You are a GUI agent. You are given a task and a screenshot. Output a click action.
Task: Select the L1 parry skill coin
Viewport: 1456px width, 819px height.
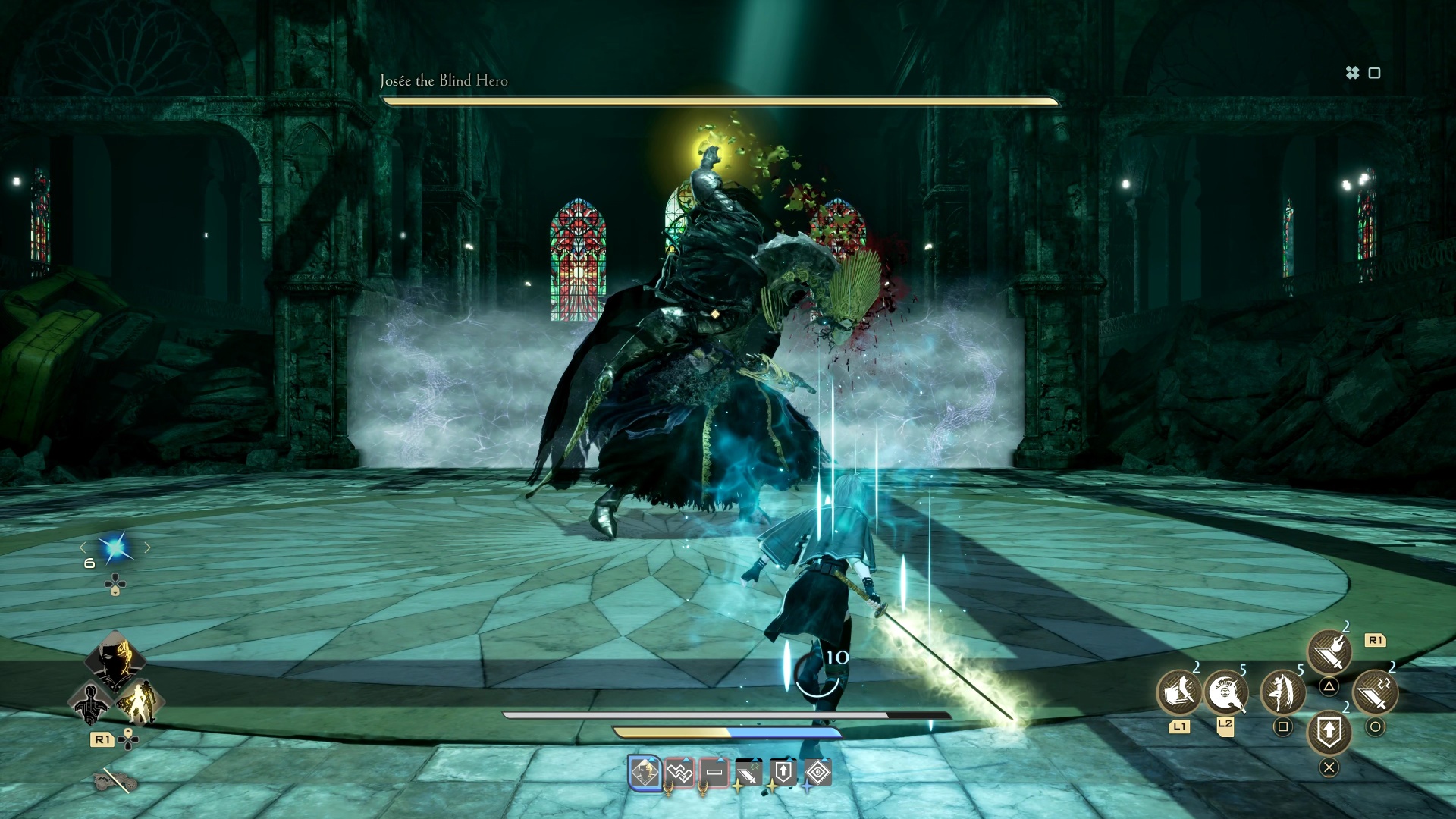click(1178, 693)
